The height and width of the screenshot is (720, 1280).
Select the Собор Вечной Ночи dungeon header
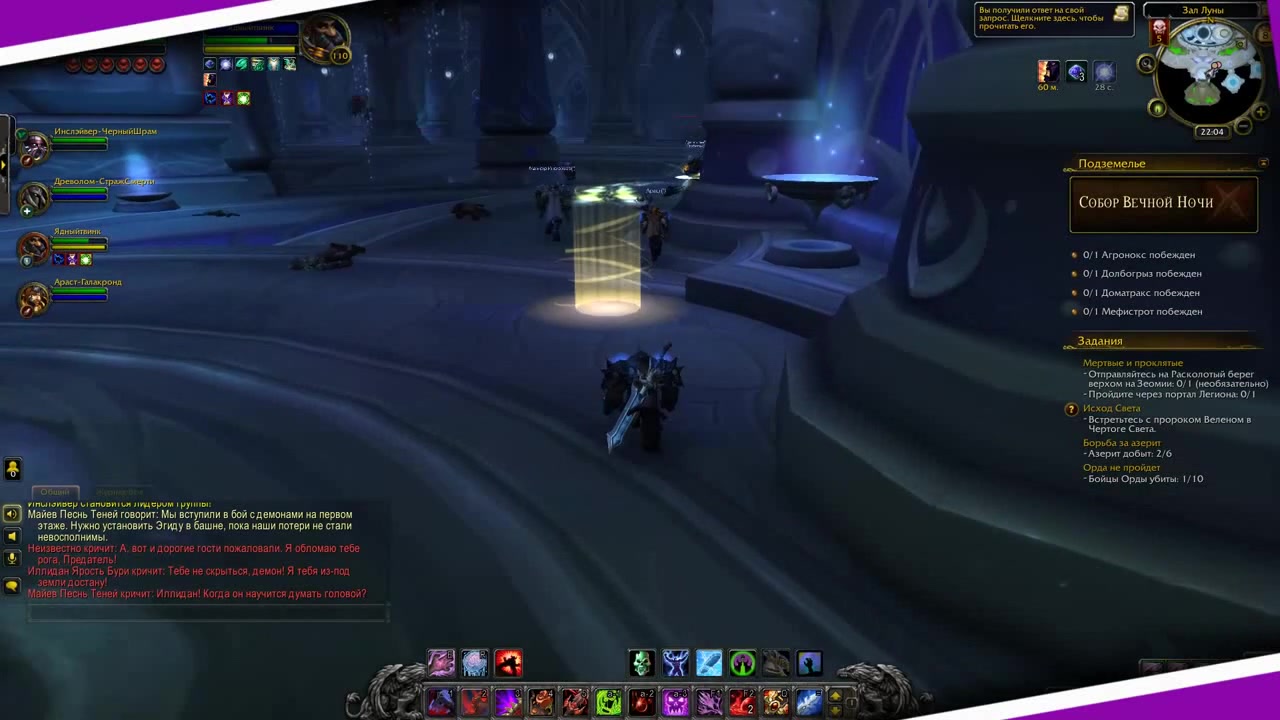(x=1163, y=203)
